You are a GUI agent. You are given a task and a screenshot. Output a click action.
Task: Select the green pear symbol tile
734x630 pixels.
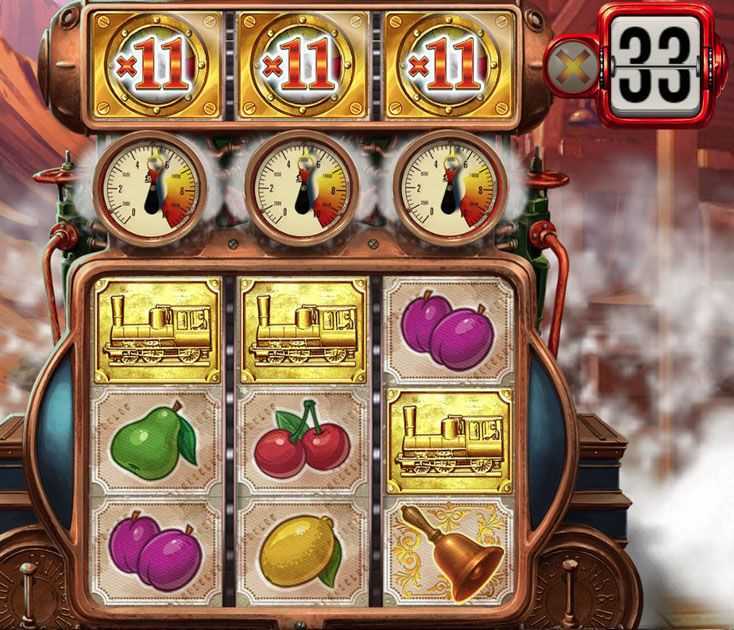[155, 441]
